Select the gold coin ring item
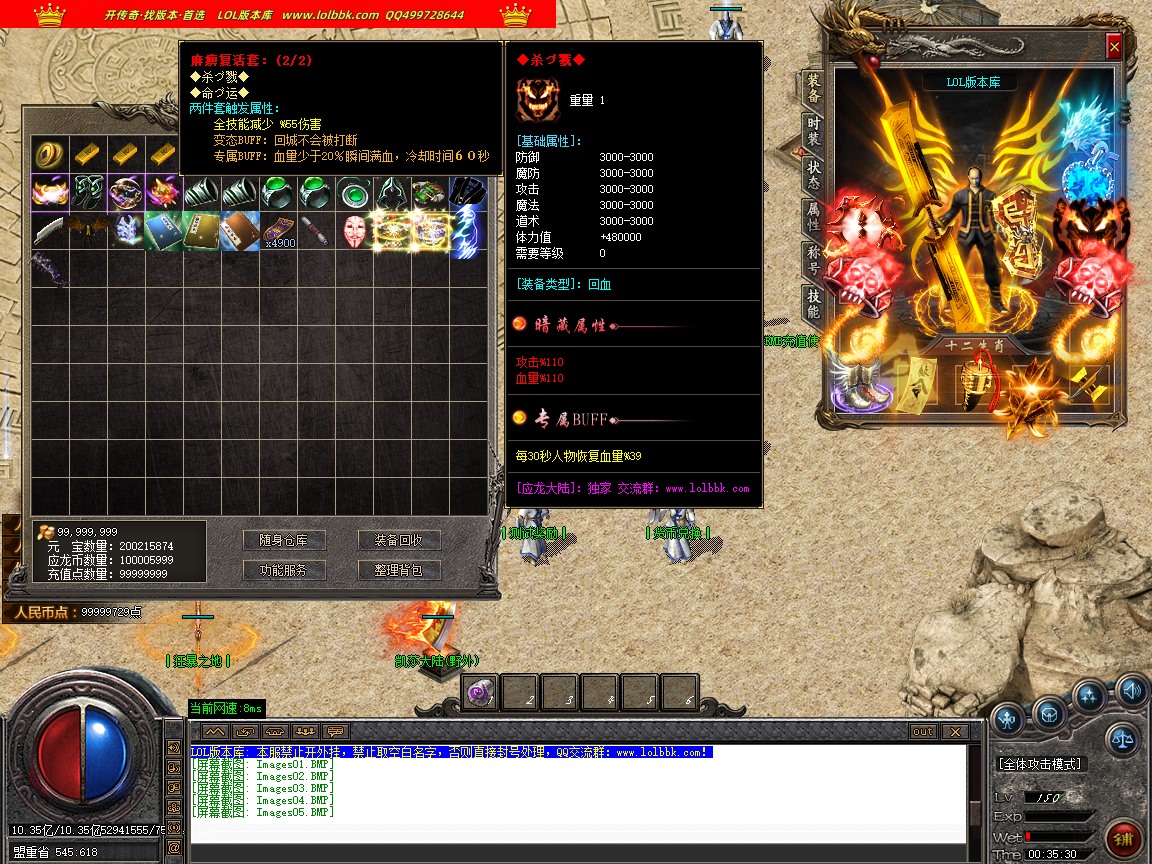Viewport: 1152px width, 864px height. pos(49,154)
